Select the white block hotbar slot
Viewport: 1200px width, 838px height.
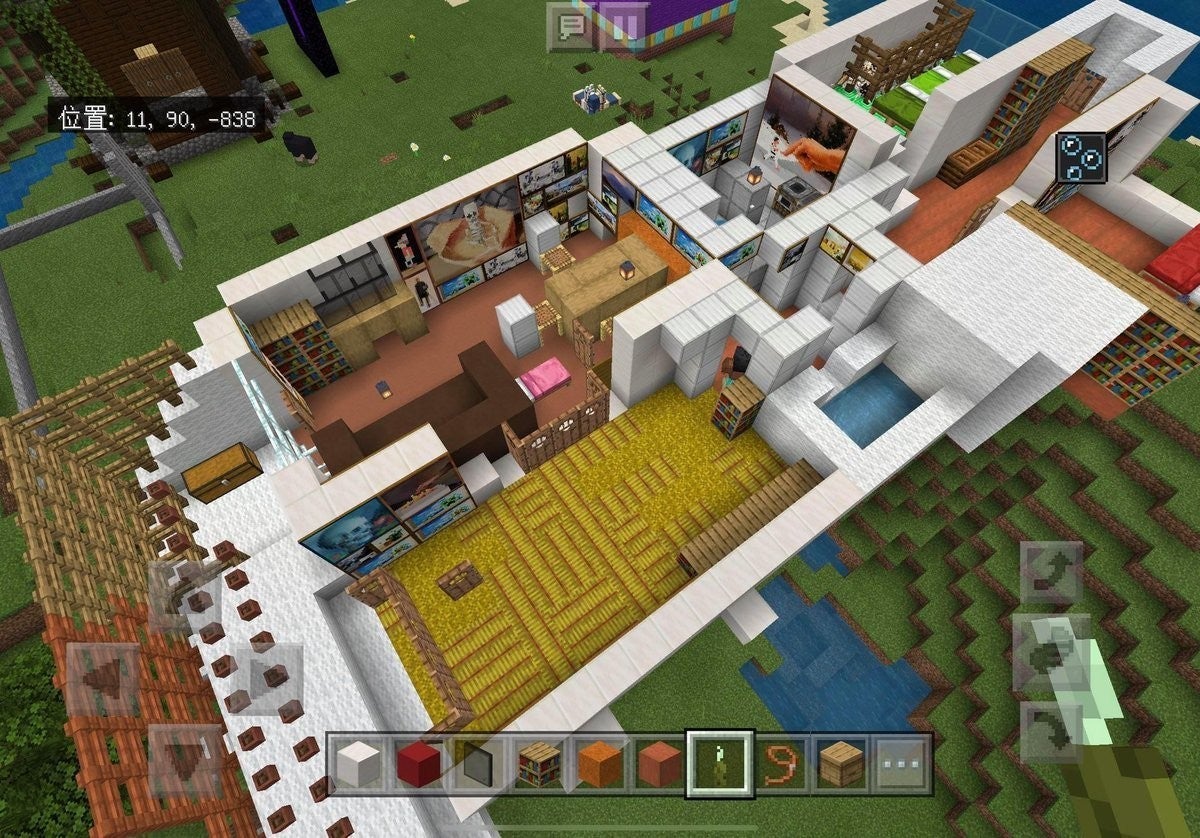(358, 765)
